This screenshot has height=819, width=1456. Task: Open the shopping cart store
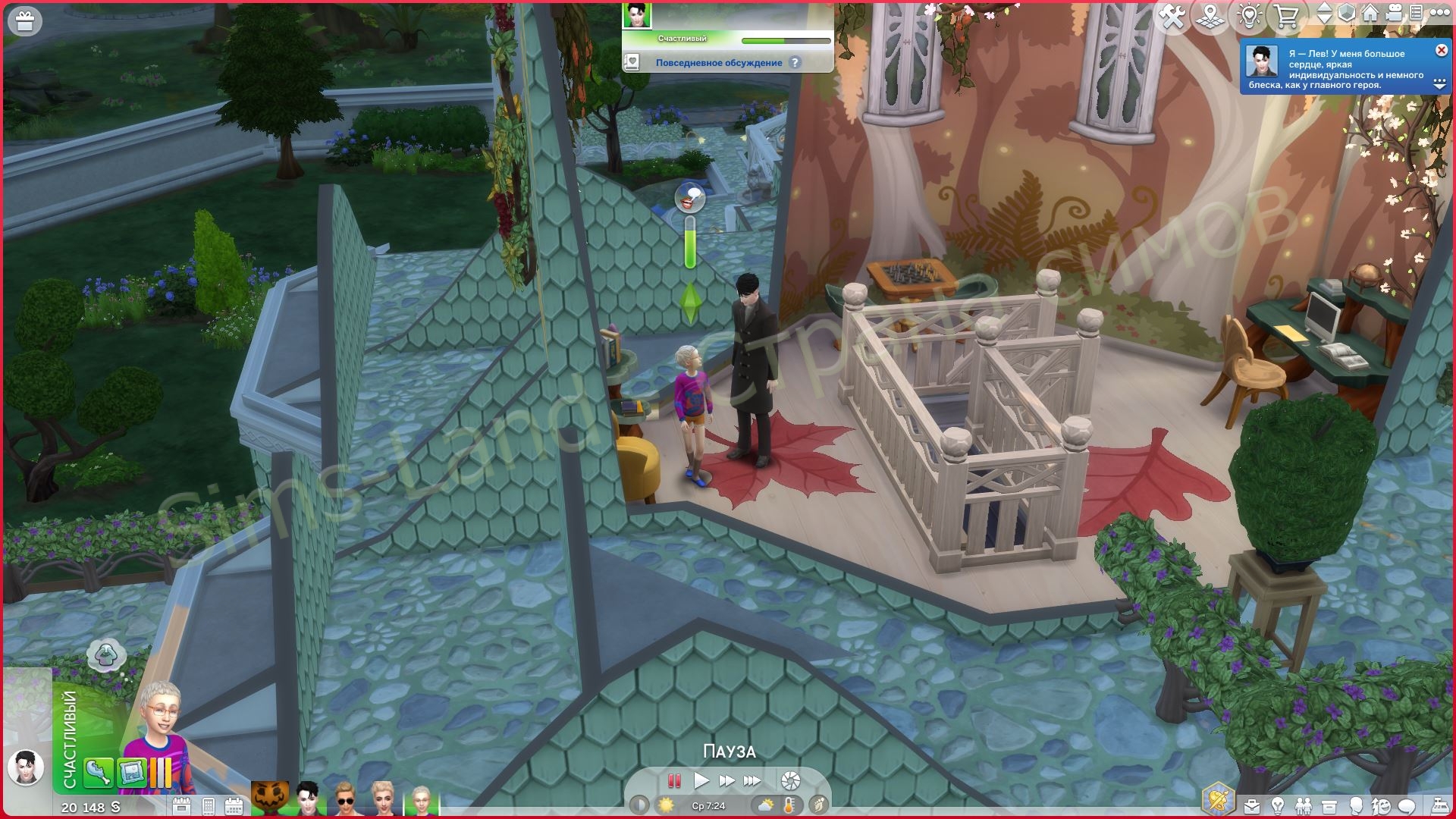click(1286, 17)
